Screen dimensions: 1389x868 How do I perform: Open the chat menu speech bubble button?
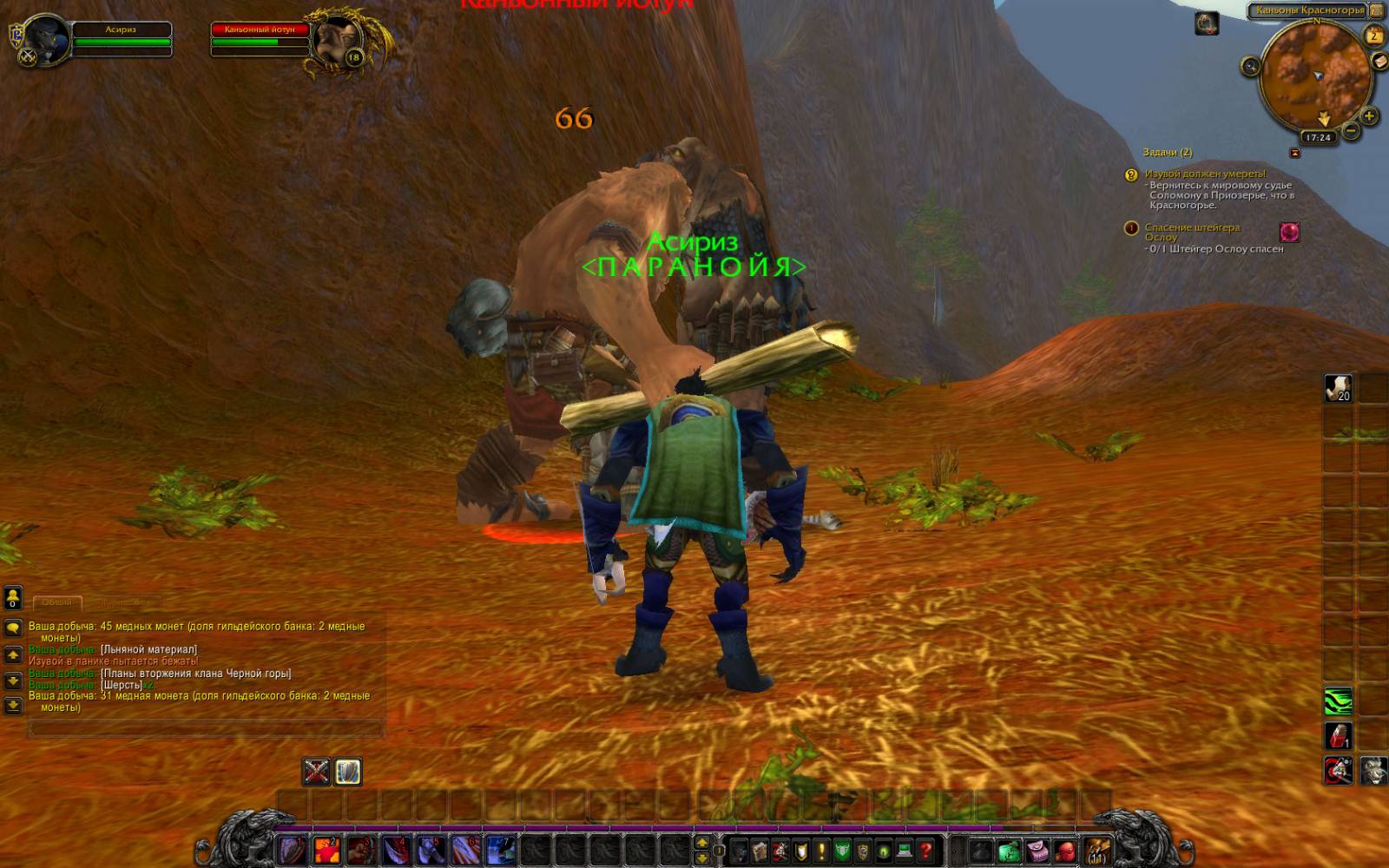click(13, 628)
